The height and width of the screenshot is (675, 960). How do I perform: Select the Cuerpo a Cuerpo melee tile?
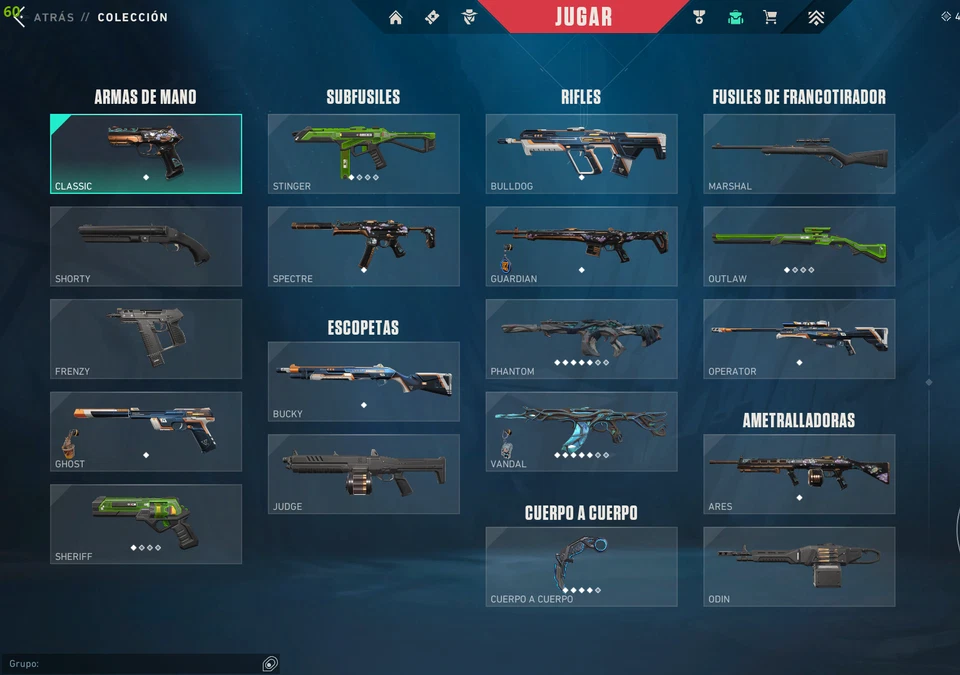(x=581, y=566)
